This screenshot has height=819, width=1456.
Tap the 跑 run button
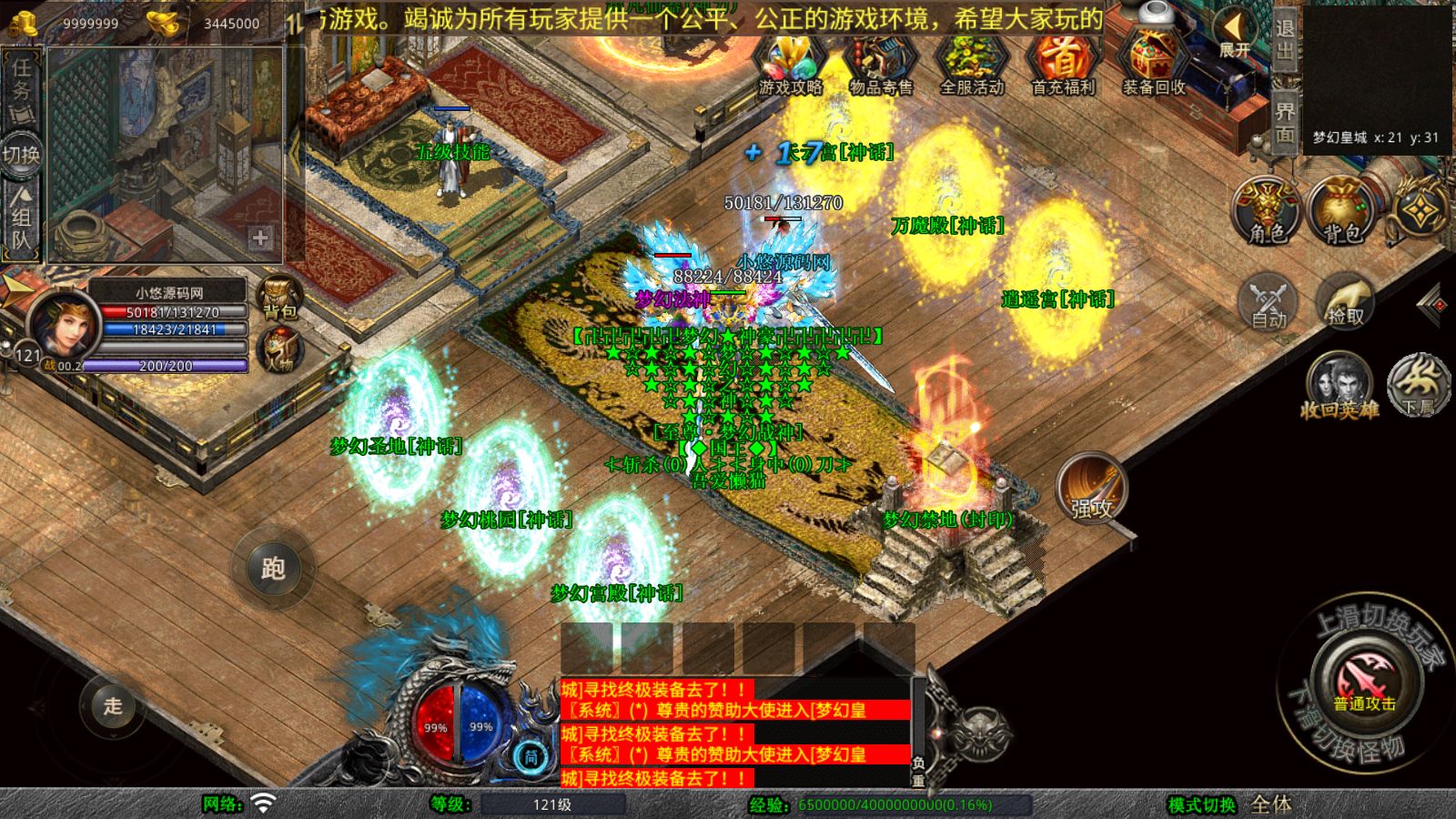tap(273, 568)
